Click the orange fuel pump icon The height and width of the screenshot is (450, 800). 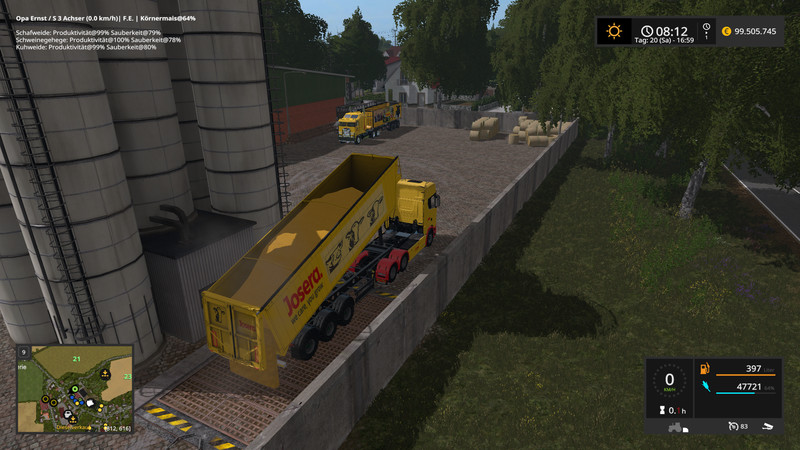click(x=705, y=369)
